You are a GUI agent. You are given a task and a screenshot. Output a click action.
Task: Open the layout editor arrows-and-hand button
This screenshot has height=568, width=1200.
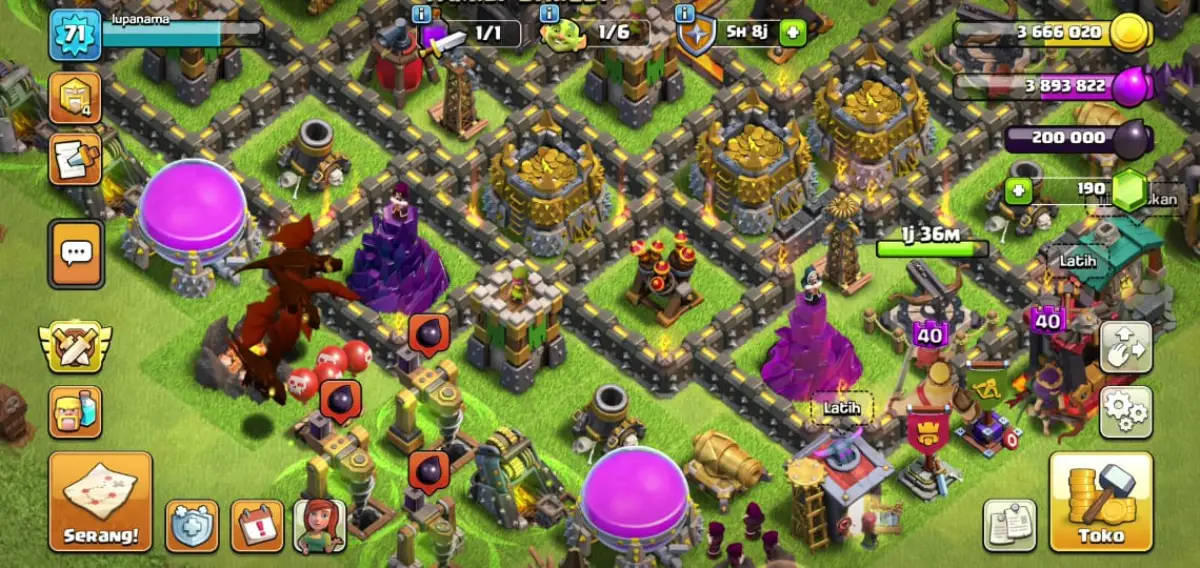pyautogui.click(x=1126, y=347)
